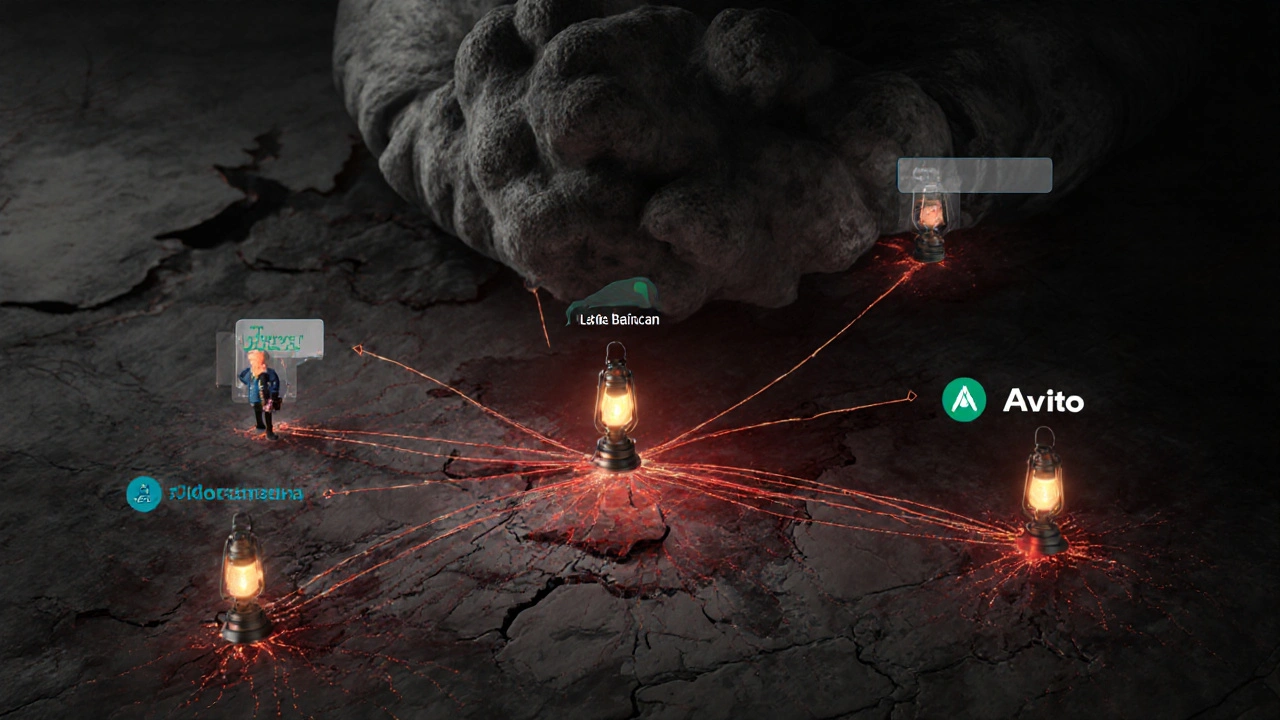Select the blank translucent panel above the lantern

pyautogui.click(x=974, y=175)
